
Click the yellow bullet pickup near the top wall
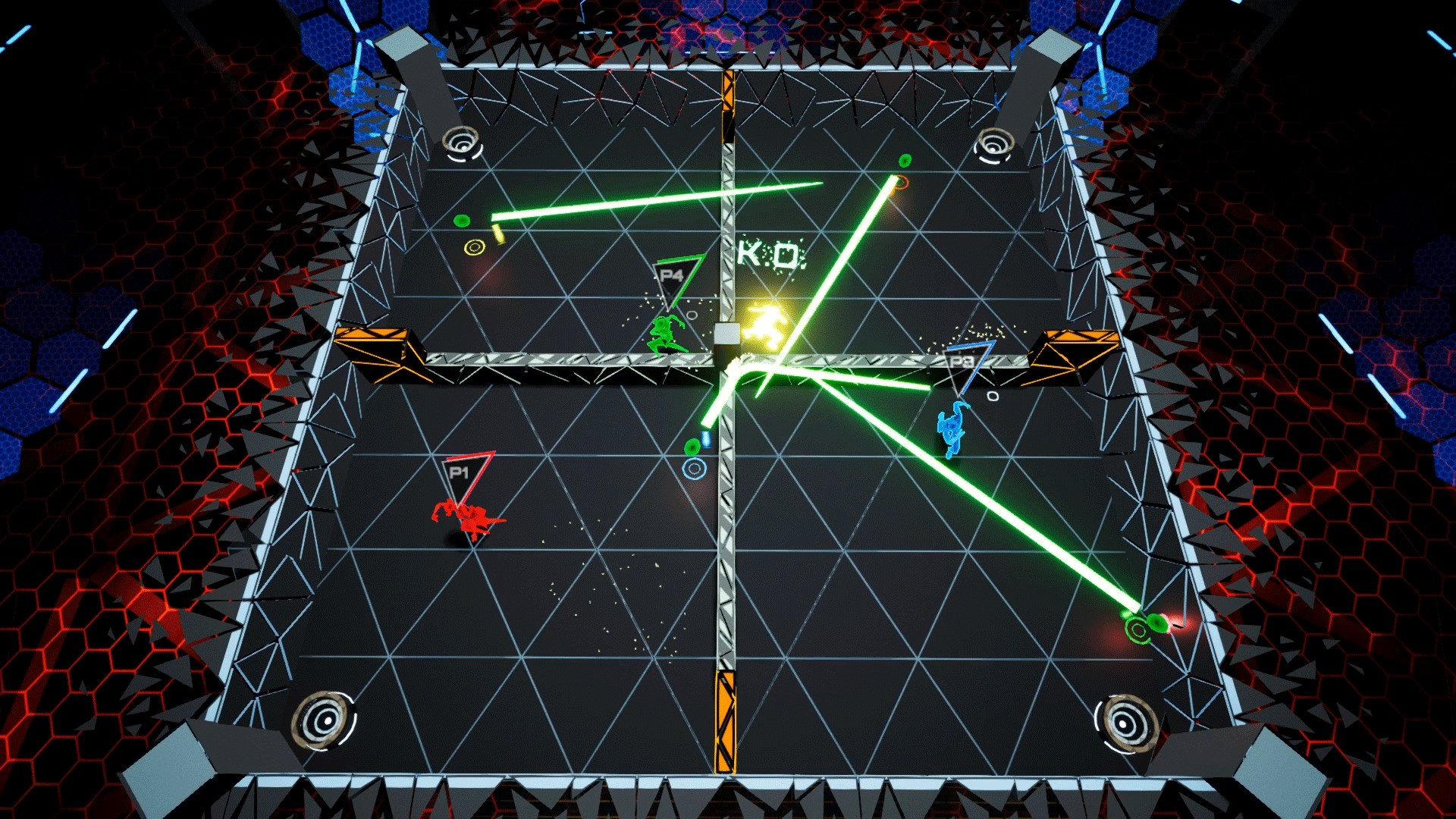497,233
